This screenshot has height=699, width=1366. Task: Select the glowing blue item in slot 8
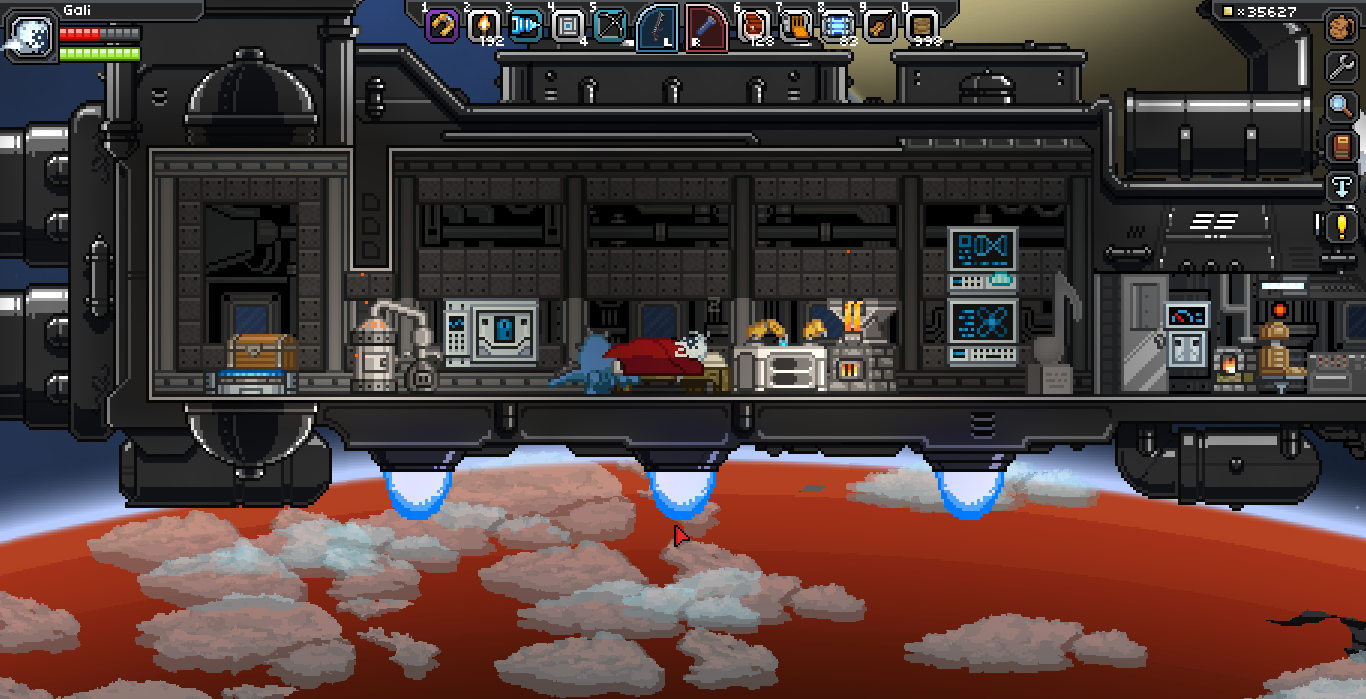[838, 25]
